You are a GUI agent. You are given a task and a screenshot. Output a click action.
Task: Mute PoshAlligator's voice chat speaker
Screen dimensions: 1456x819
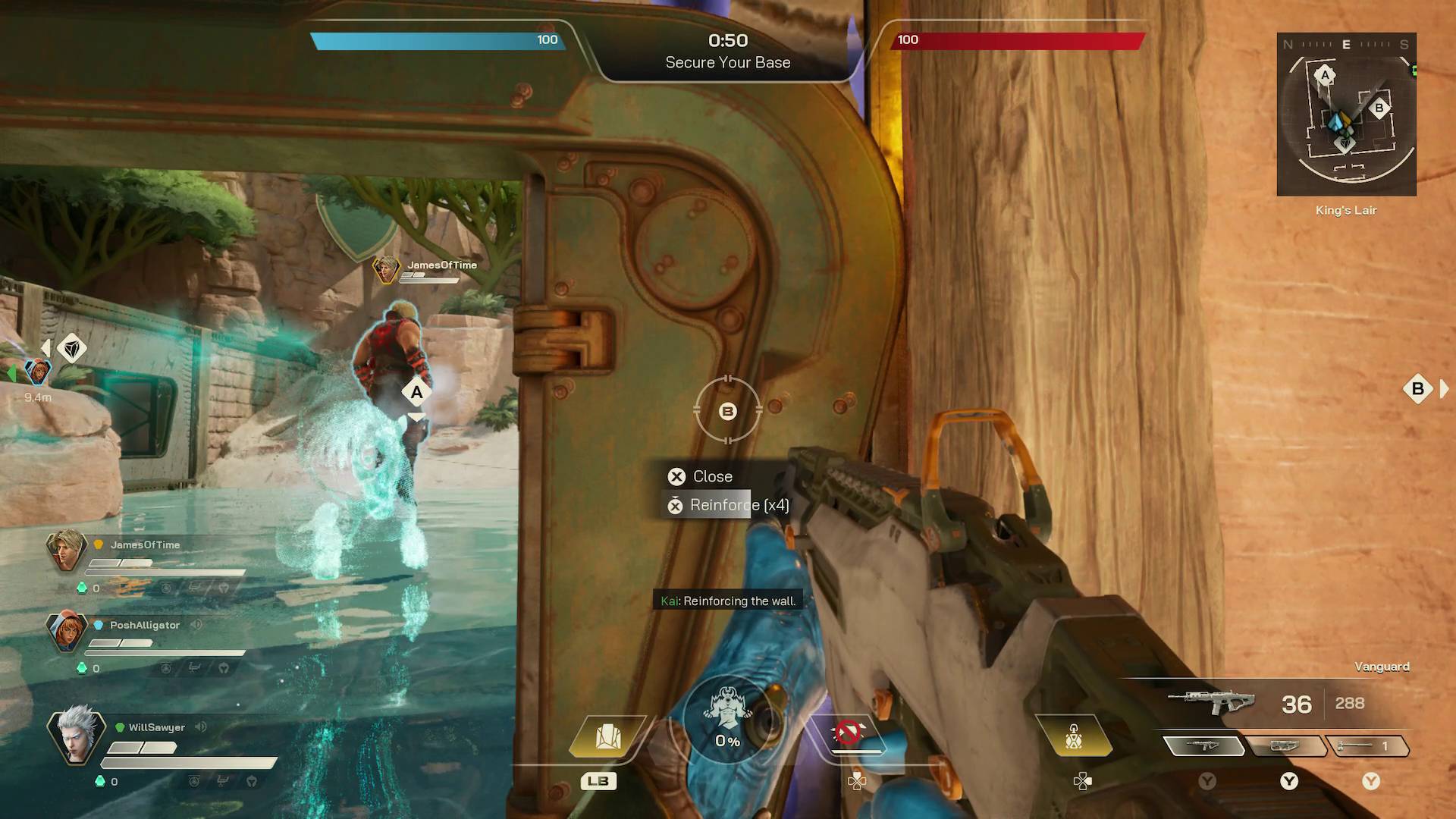click(x=196, y=625)
